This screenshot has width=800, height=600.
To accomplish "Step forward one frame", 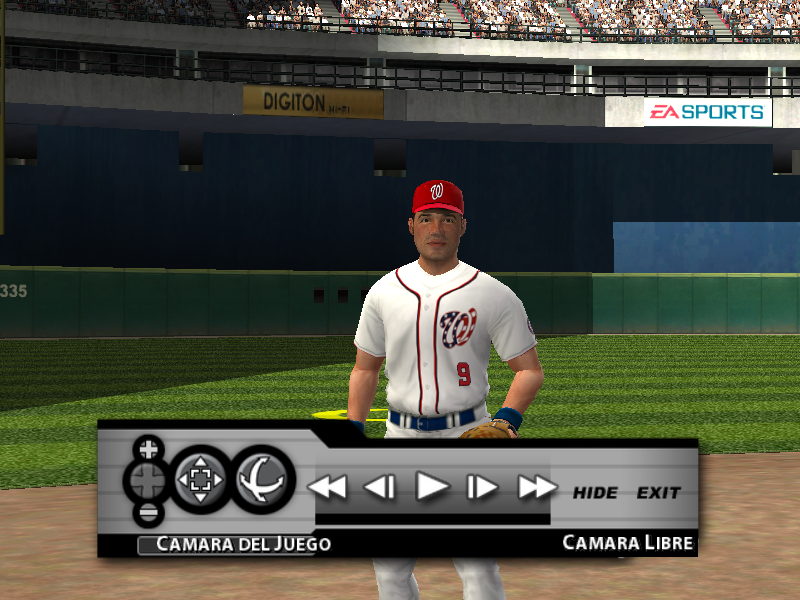I will (483, 487).
